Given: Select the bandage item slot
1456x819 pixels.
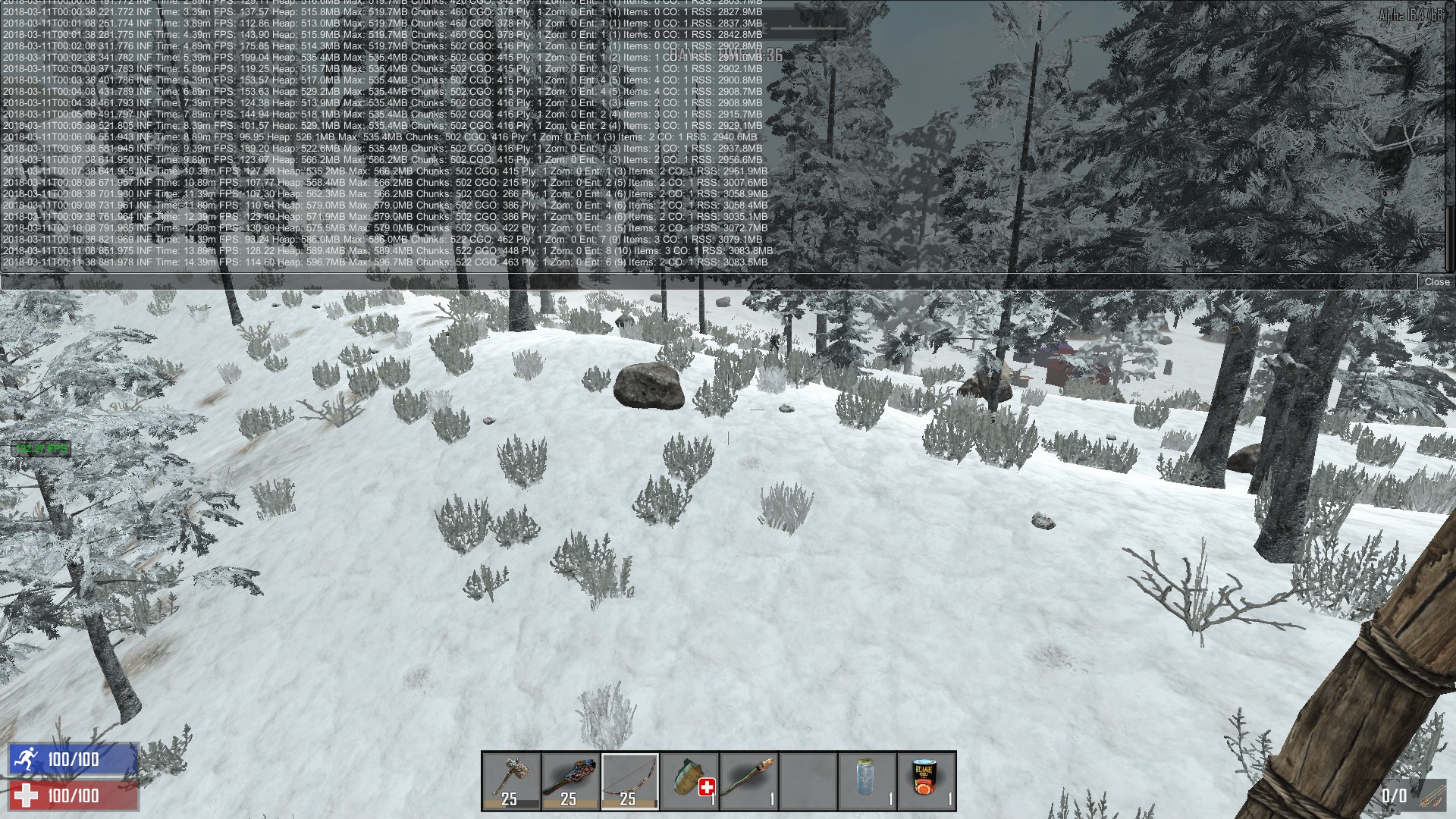Looking at the screenshot, I should pyautogui.click(x=689, y=781).
